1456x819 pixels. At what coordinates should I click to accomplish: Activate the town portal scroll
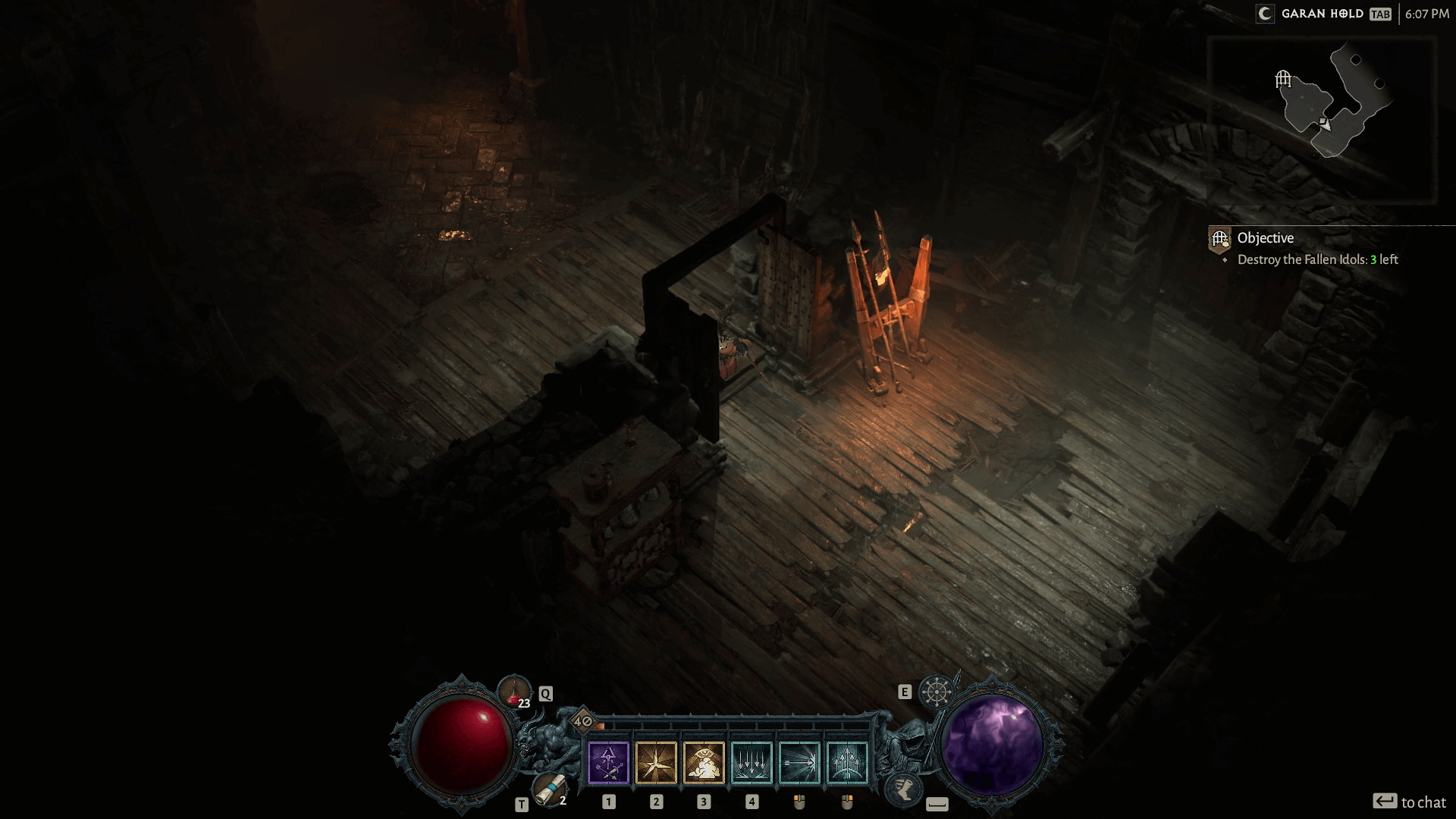[x=548, y=789]
